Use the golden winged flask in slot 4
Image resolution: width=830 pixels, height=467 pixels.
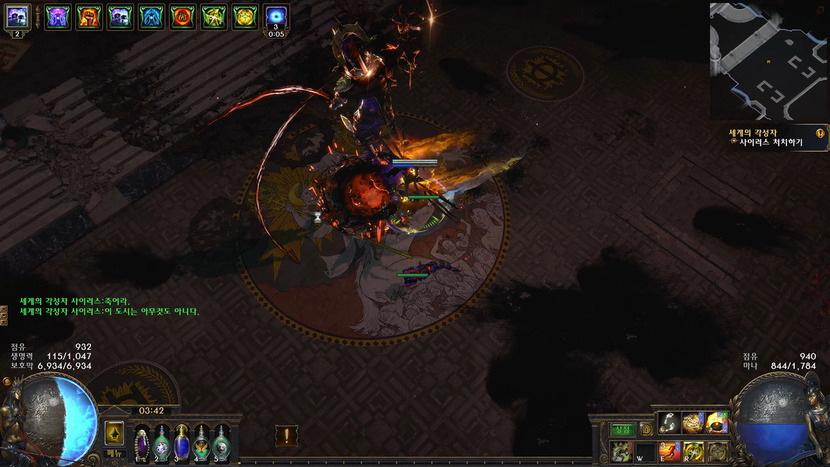click(x=201, y=441)
